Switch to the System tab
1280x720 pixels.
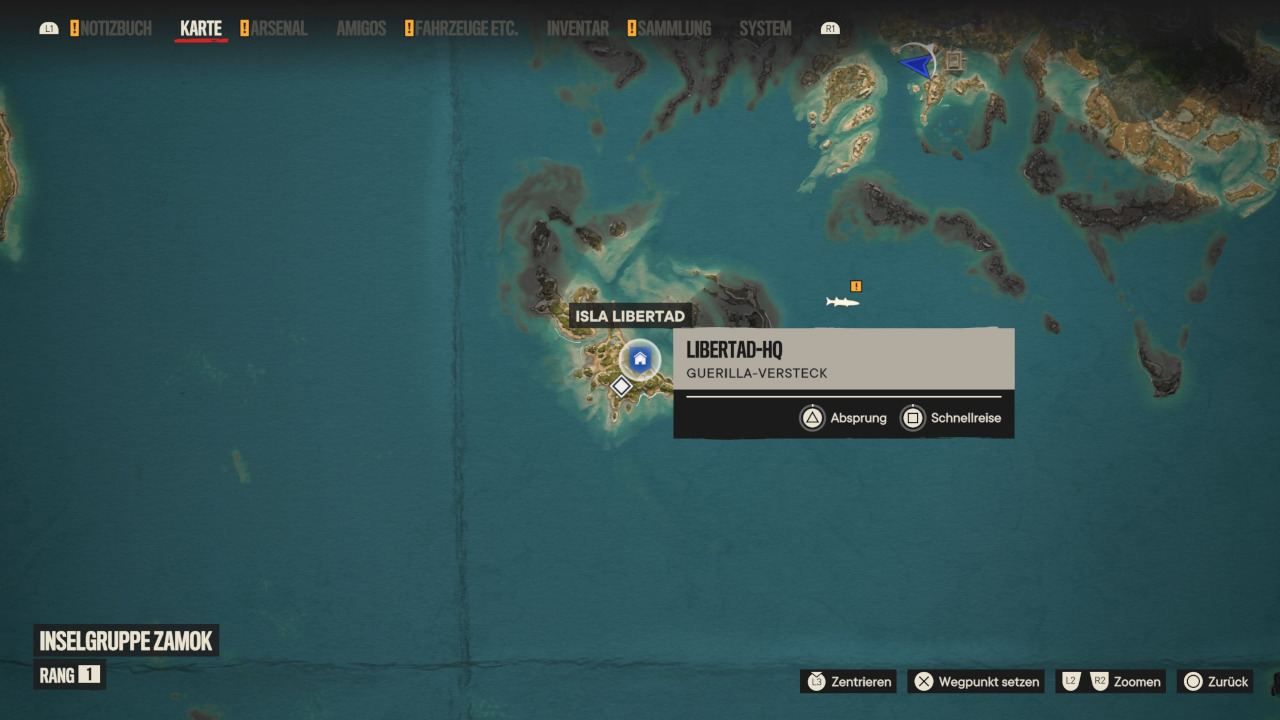pos(765,29)
